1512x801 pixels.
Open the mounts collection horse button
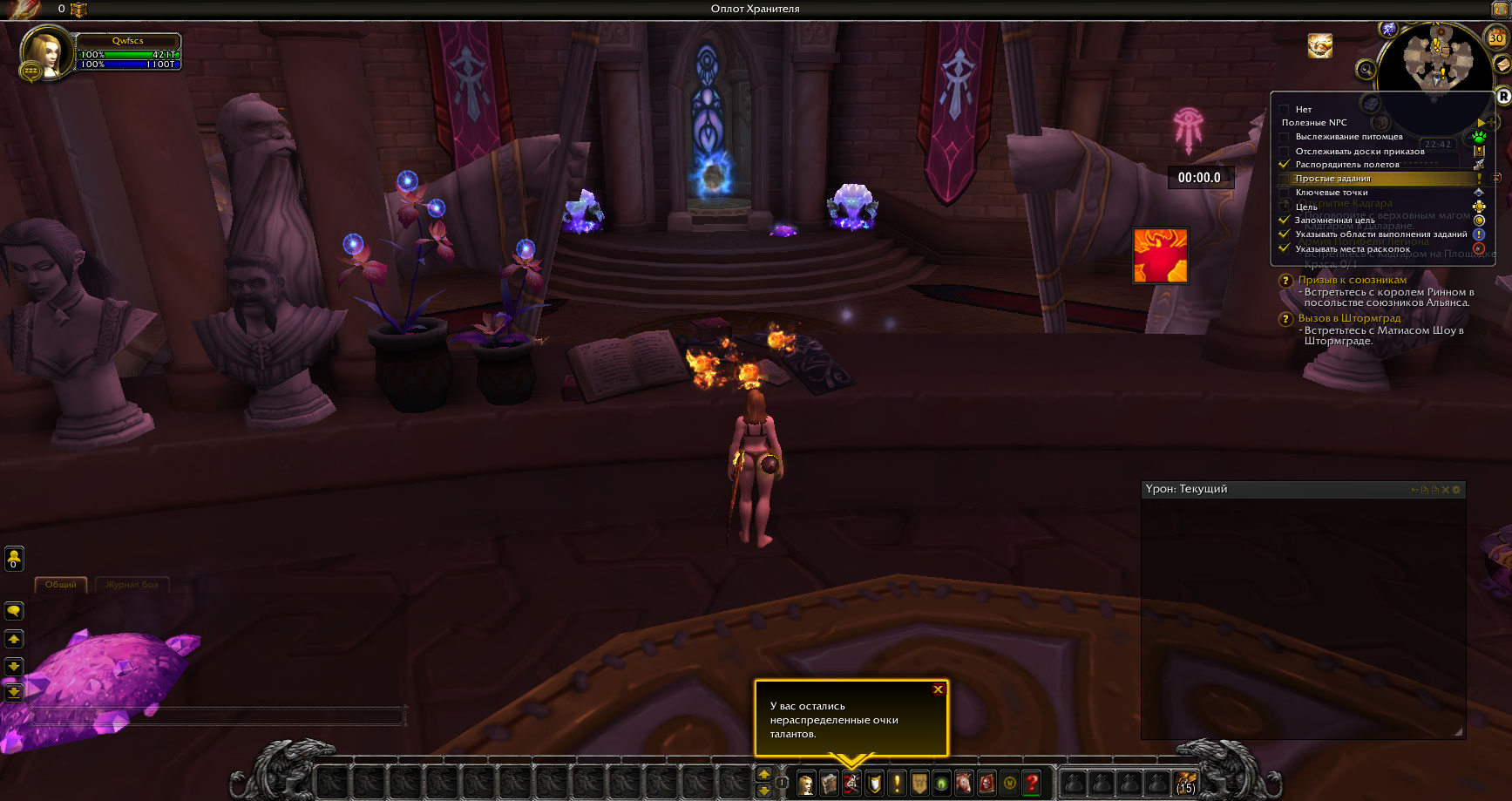pyautogui.click(x=964, y=783)
